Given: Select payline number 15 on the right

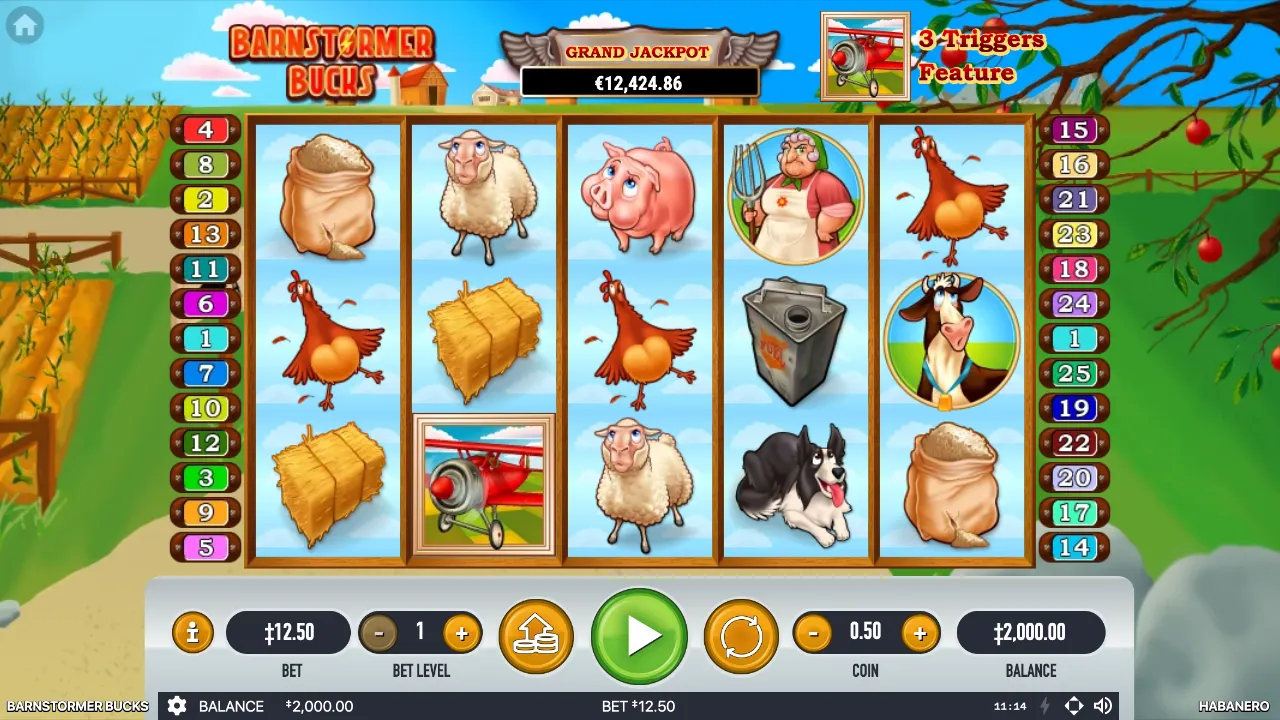Looking at the screenshot, I should 1074,130.
